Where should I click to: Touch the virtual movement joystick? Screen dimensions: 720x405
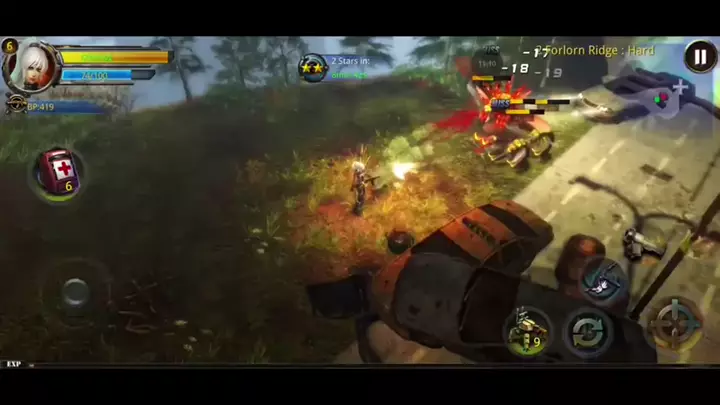[76, 292]
